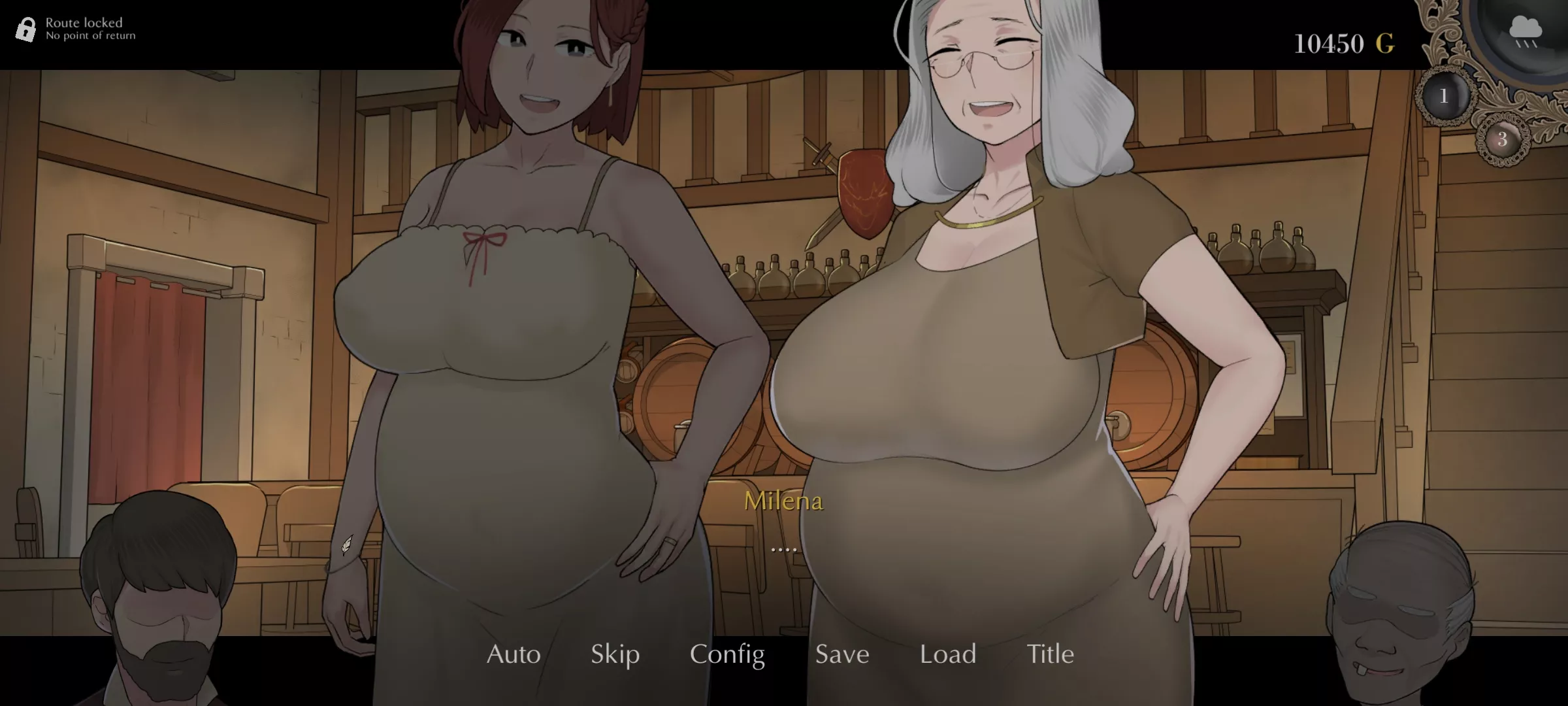
Task: Open the Load screen
Action: (x=947, y=654)
